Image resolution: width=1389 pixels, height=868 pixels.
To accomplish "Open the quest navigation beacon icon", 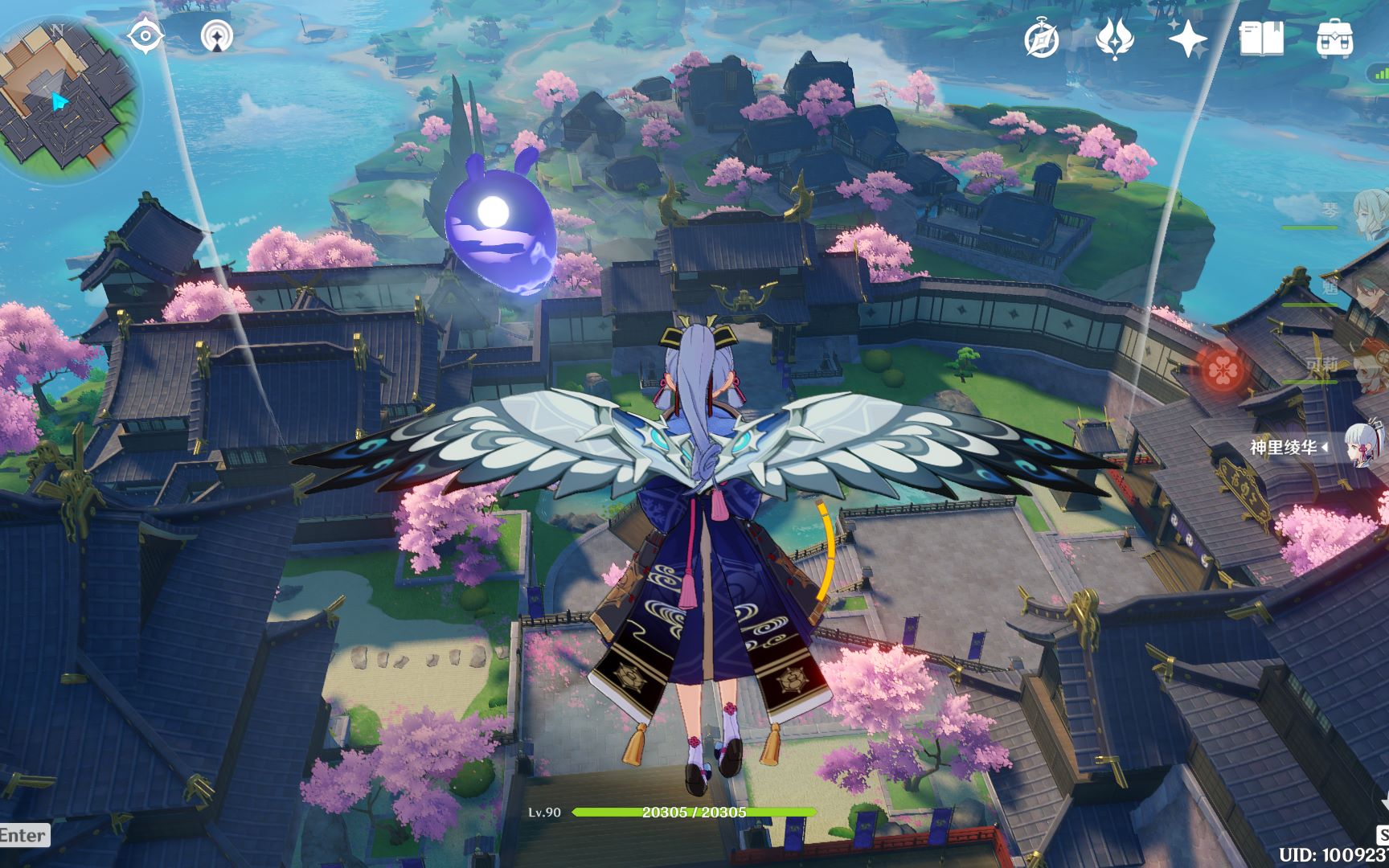I will tap(216, 36).
